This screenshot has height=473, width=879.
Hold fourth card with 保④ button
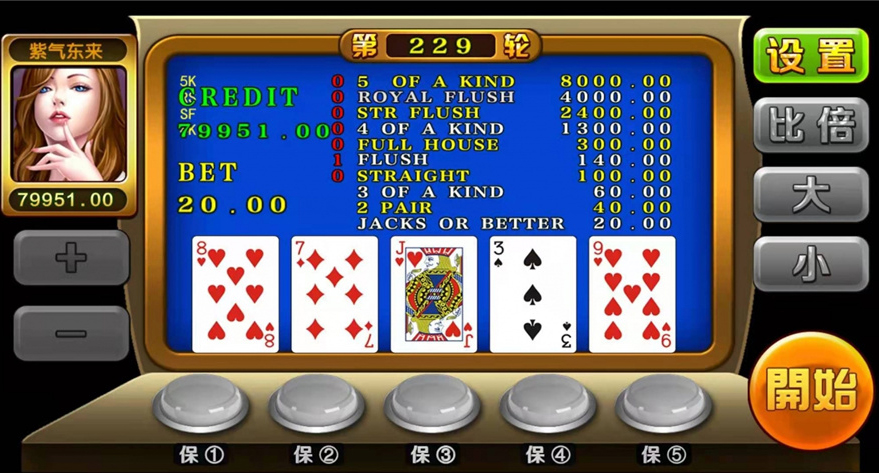548,403
